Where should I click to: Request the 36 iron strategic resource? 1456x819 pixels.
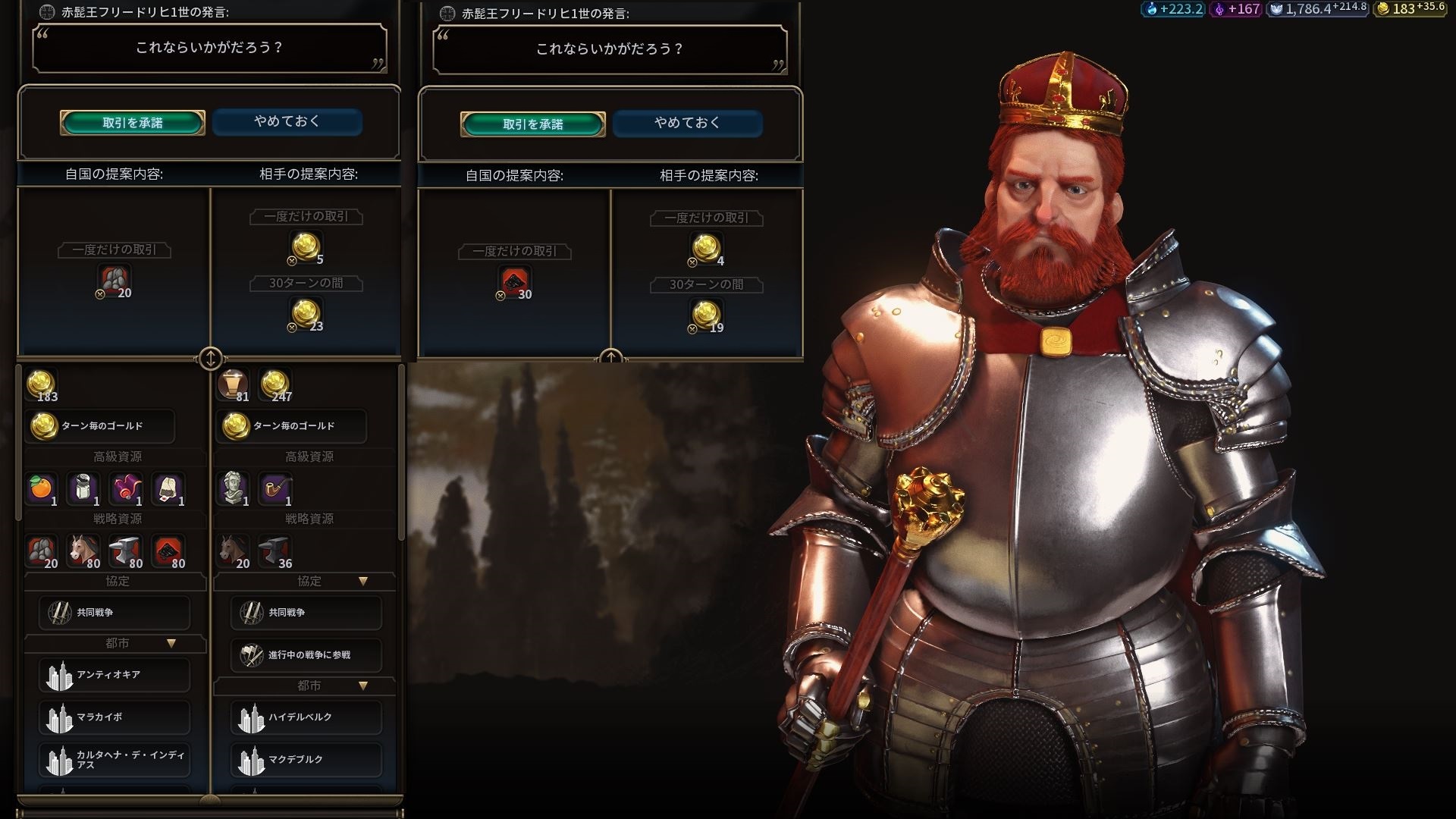pos(275,551)
